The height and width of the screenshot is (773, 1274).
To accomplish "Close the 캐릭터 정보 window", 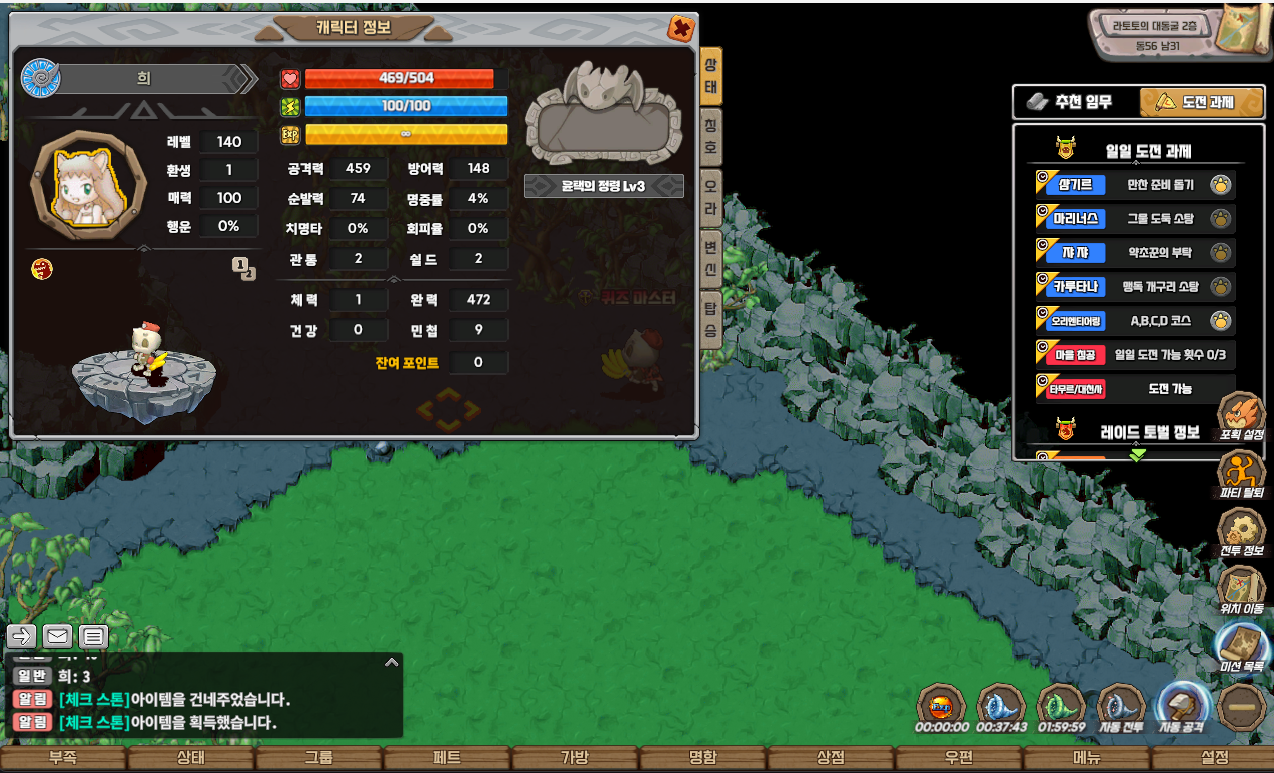I will pos(681,28).
